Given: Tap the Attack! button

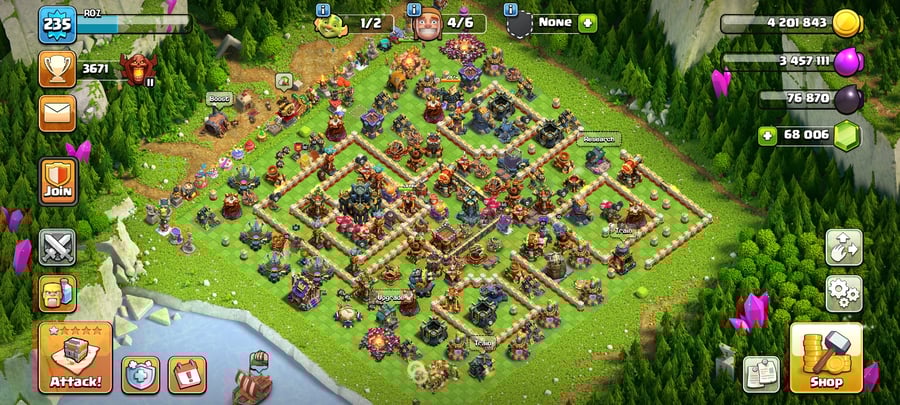Looking at the screenshot, I should click(x=75, y=357).
